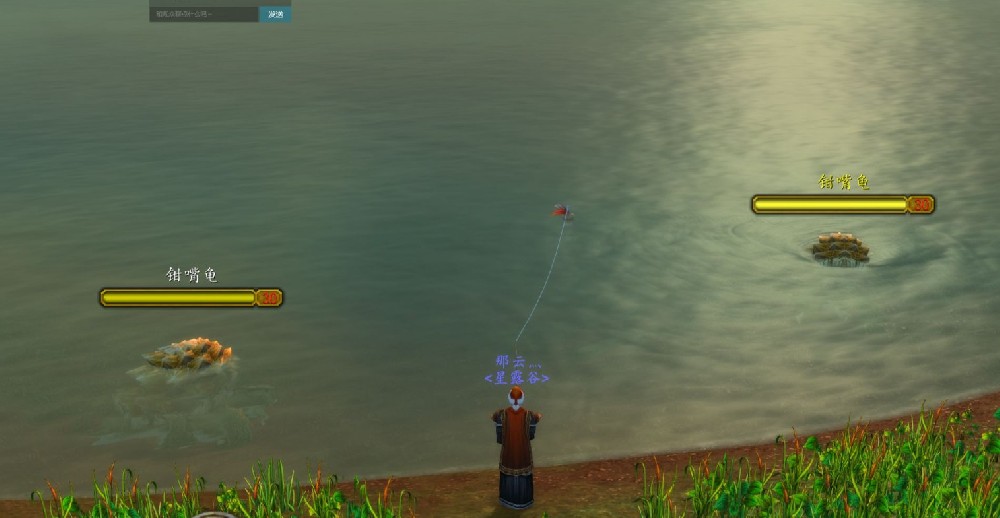This screenshot has height=518, width=1000.
Task: Click the blue 发送 send button
Action: pyautogui.click(x=275, y=14)
